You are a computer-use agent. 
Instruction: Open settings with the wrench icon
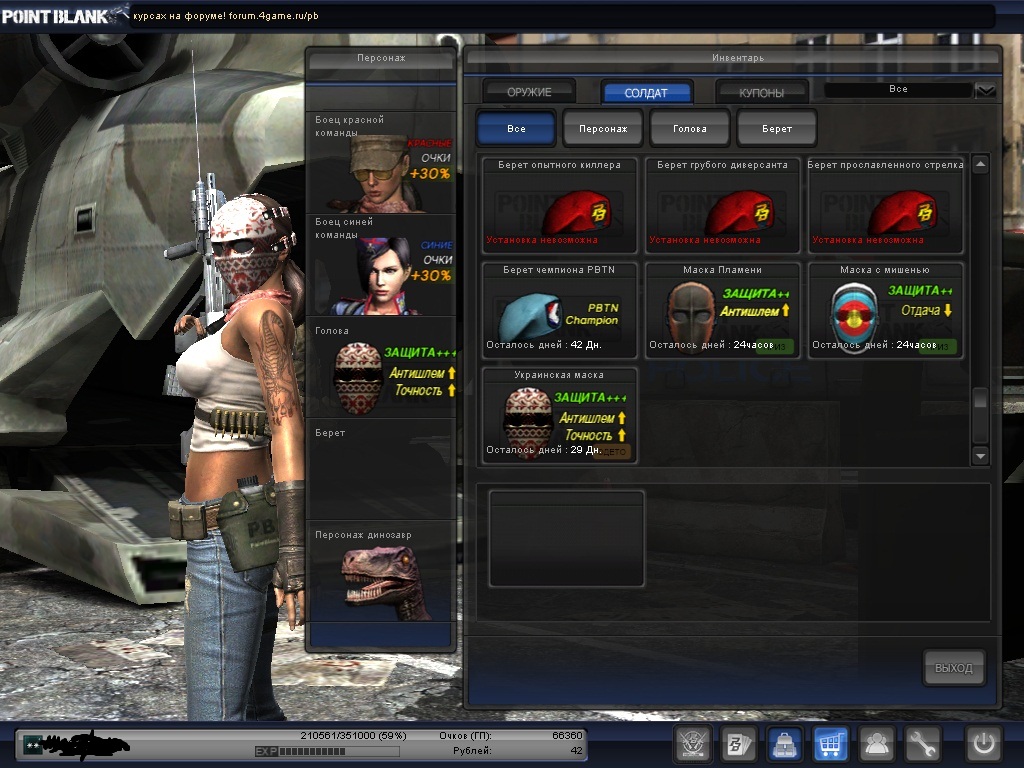923,743
